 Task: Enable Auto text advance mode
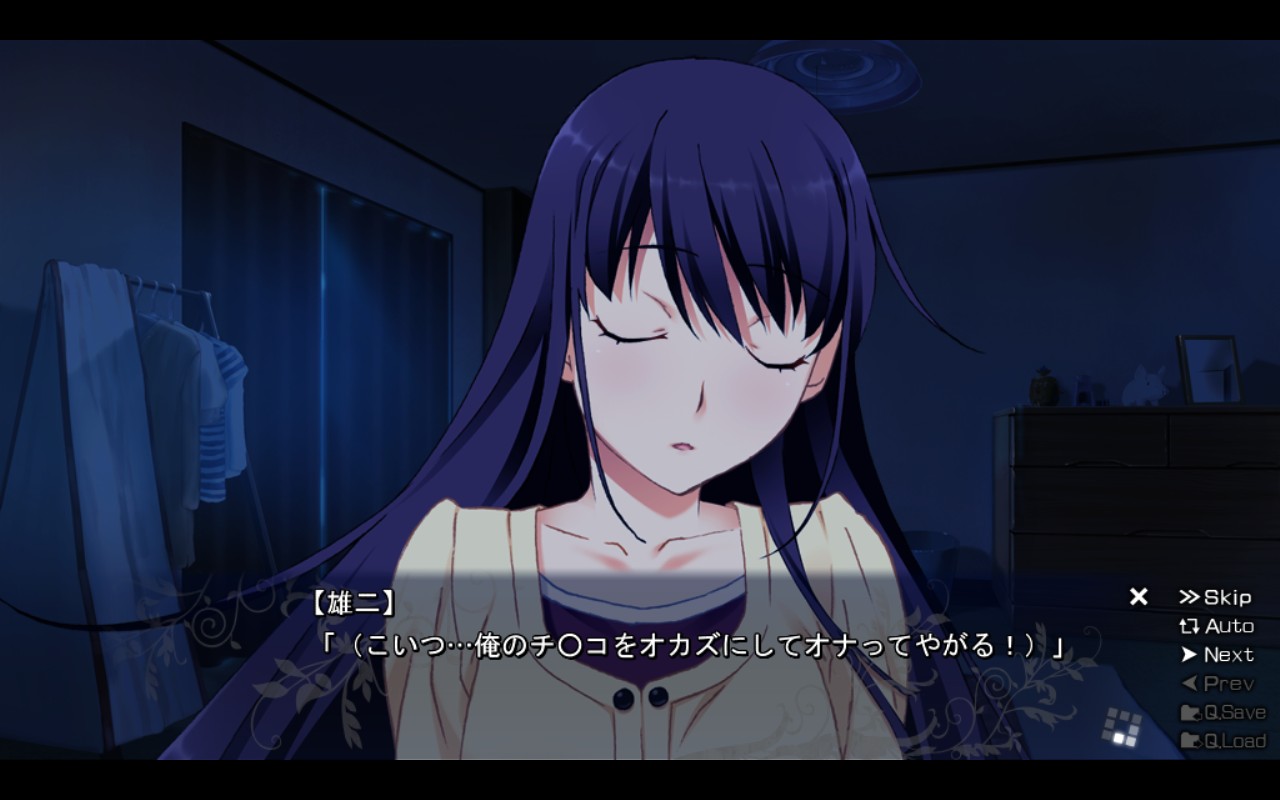1216,627
